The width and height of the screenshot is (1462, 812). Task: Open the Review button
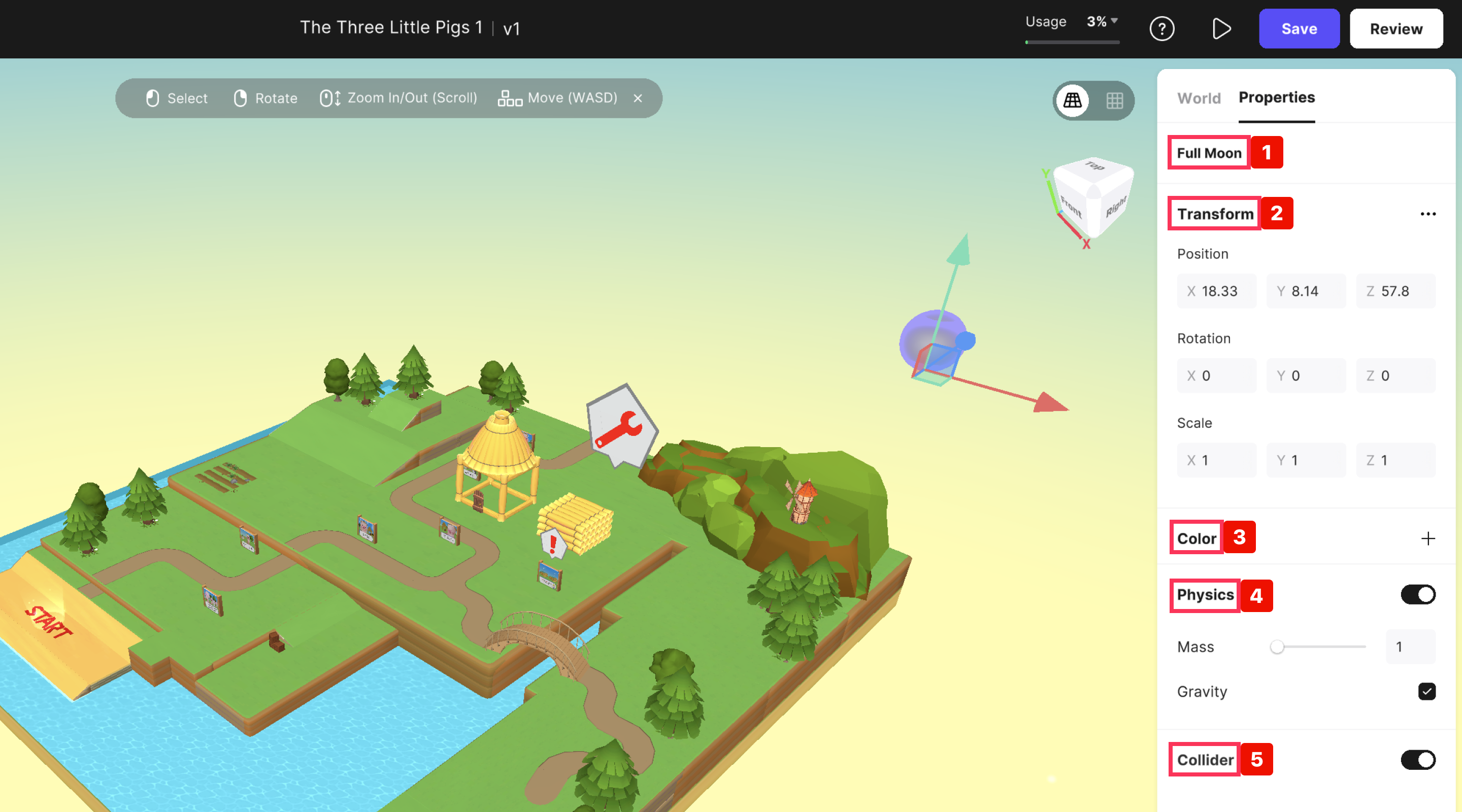point(1395,29)
